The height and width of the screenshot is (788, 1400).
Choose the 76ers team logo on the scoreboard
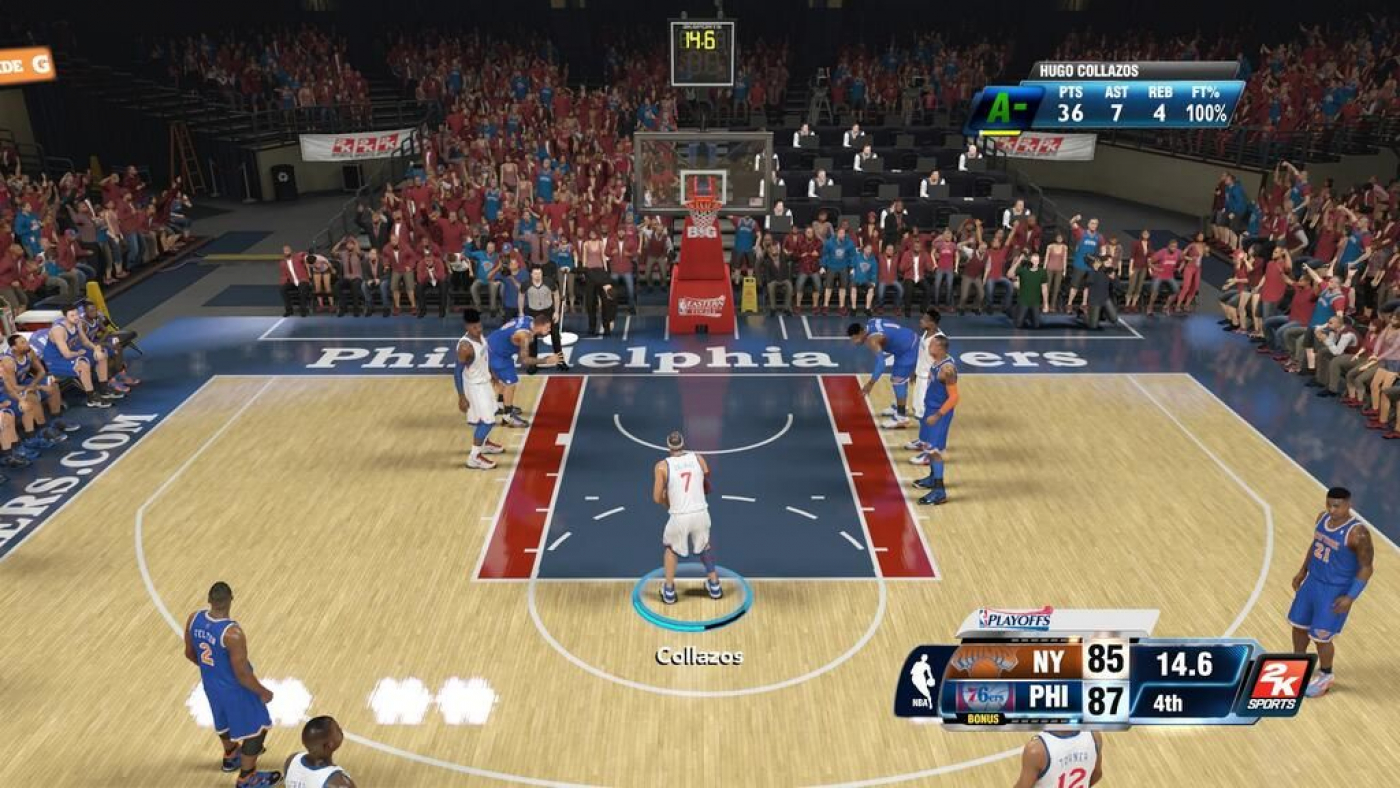[x=983, y=697]
